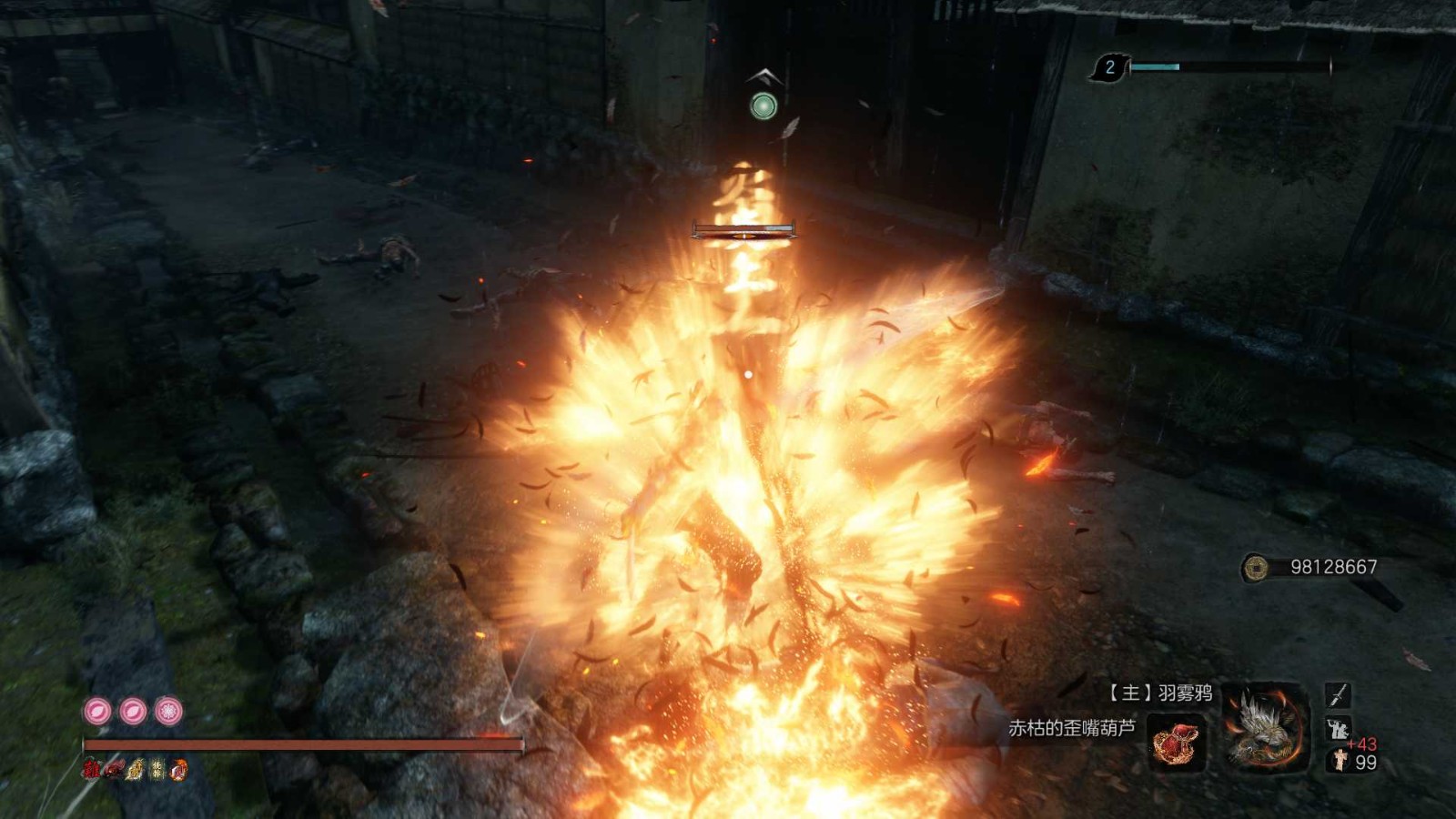Image resolution: width=1456 pixels, height=819 pixels.
Task: Select the snowflake-patterned resurrection node
Action: click(168, 711)
